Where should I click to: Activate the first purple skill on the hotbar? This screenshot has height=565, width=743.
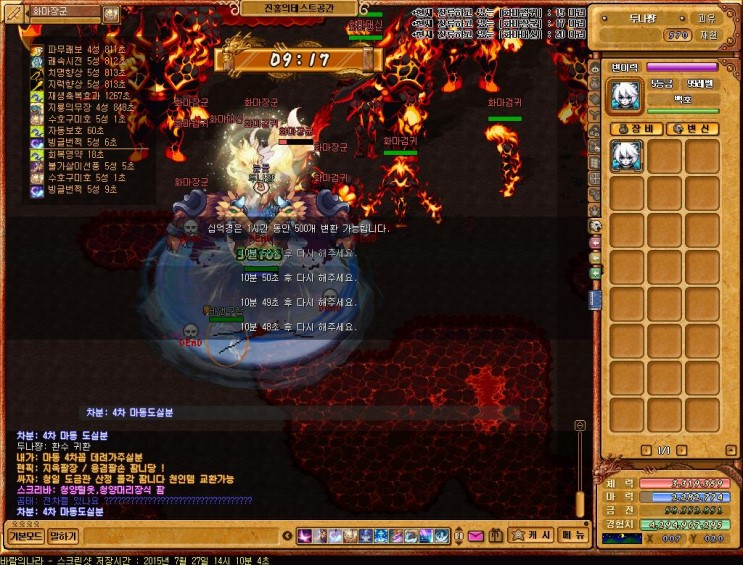pos(304,536)
